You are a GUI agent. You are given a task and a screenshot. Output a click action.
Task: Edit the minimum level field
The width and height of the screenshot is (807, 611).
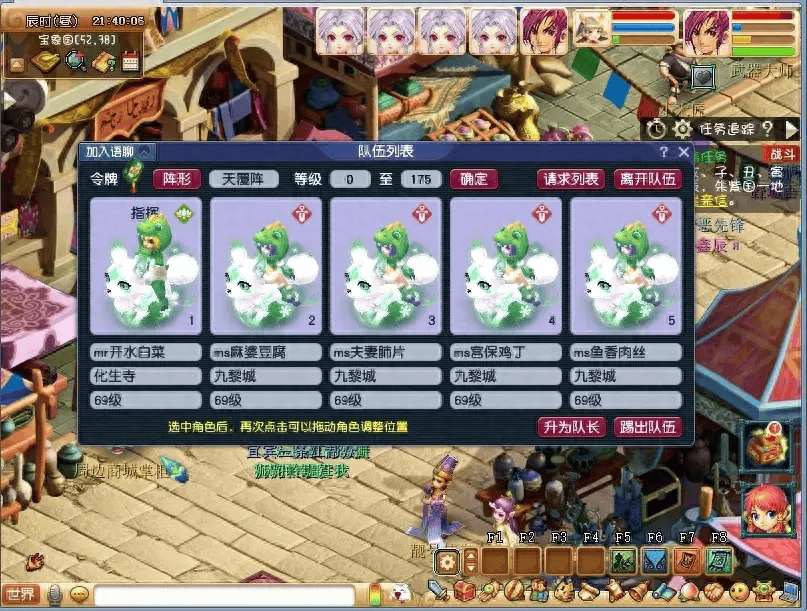350,179
